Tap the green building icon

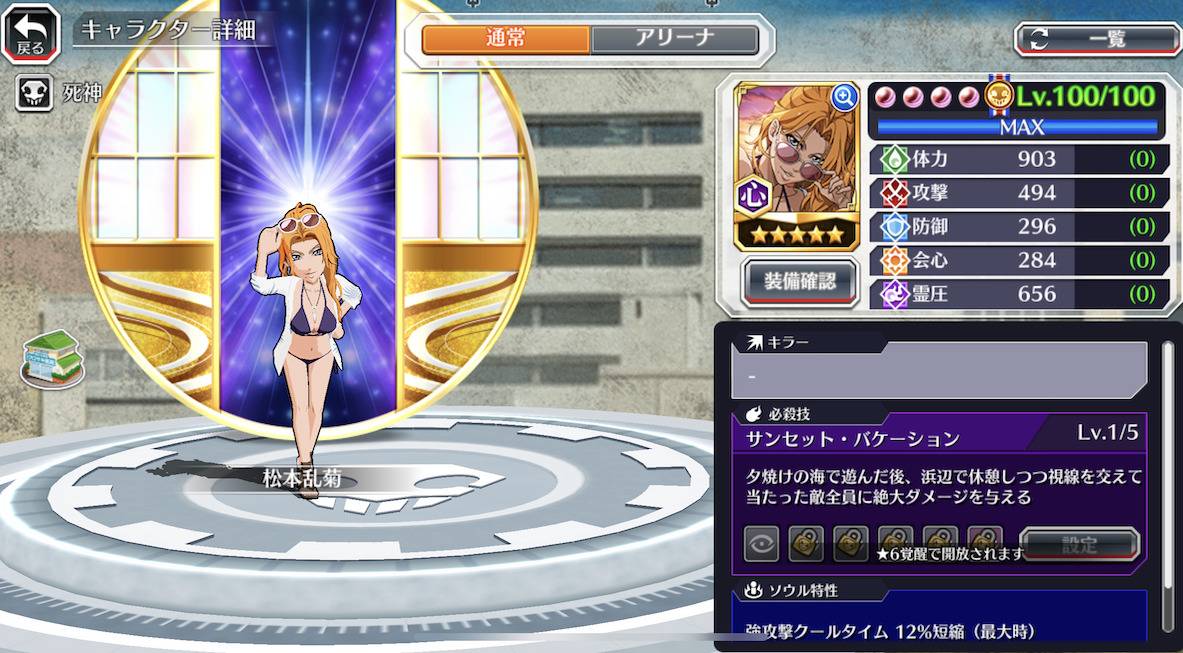click(x=52, y=357)
